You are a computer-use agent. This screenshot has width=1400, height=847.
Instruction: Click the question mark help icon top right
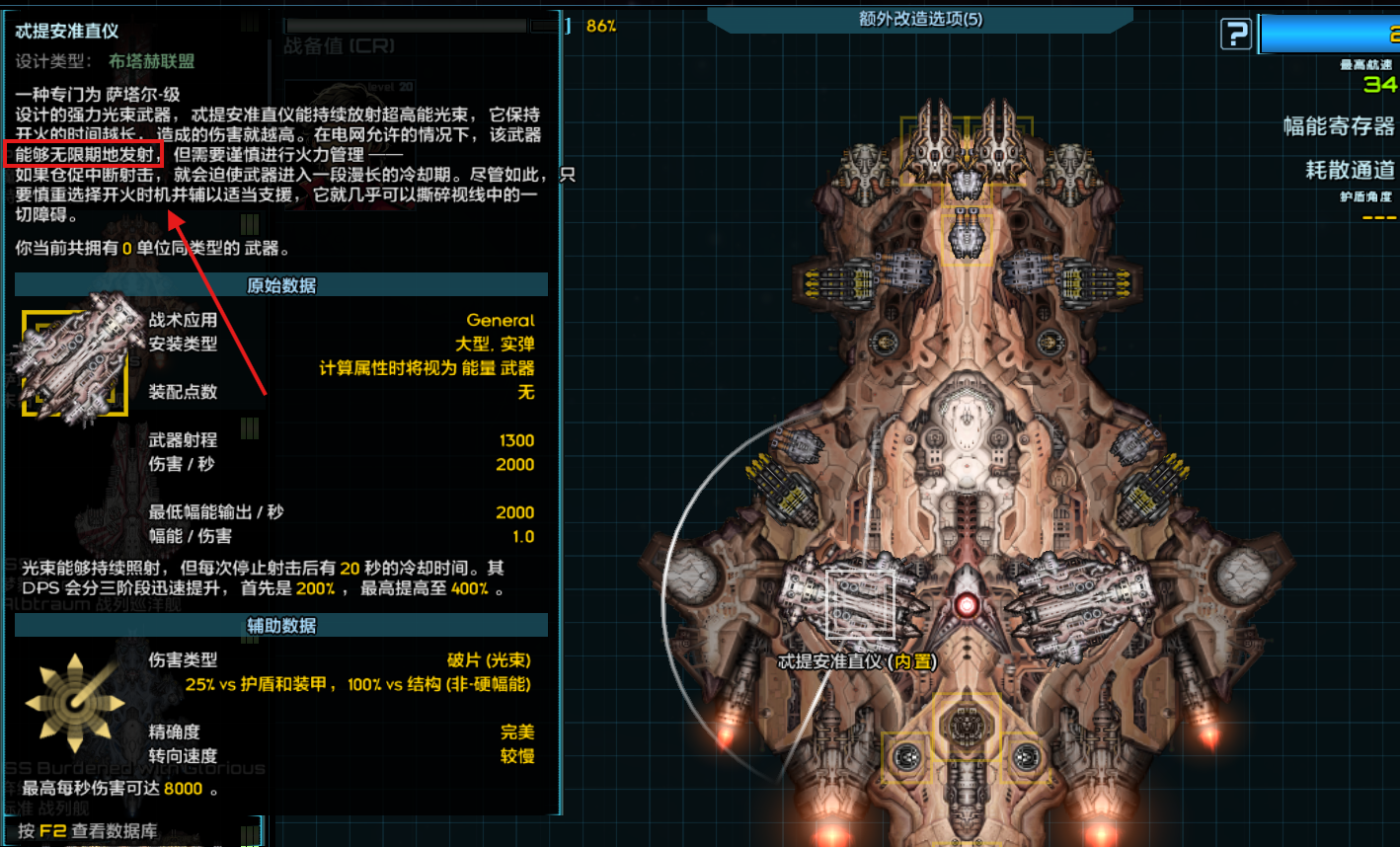[x=1235, y=33]
